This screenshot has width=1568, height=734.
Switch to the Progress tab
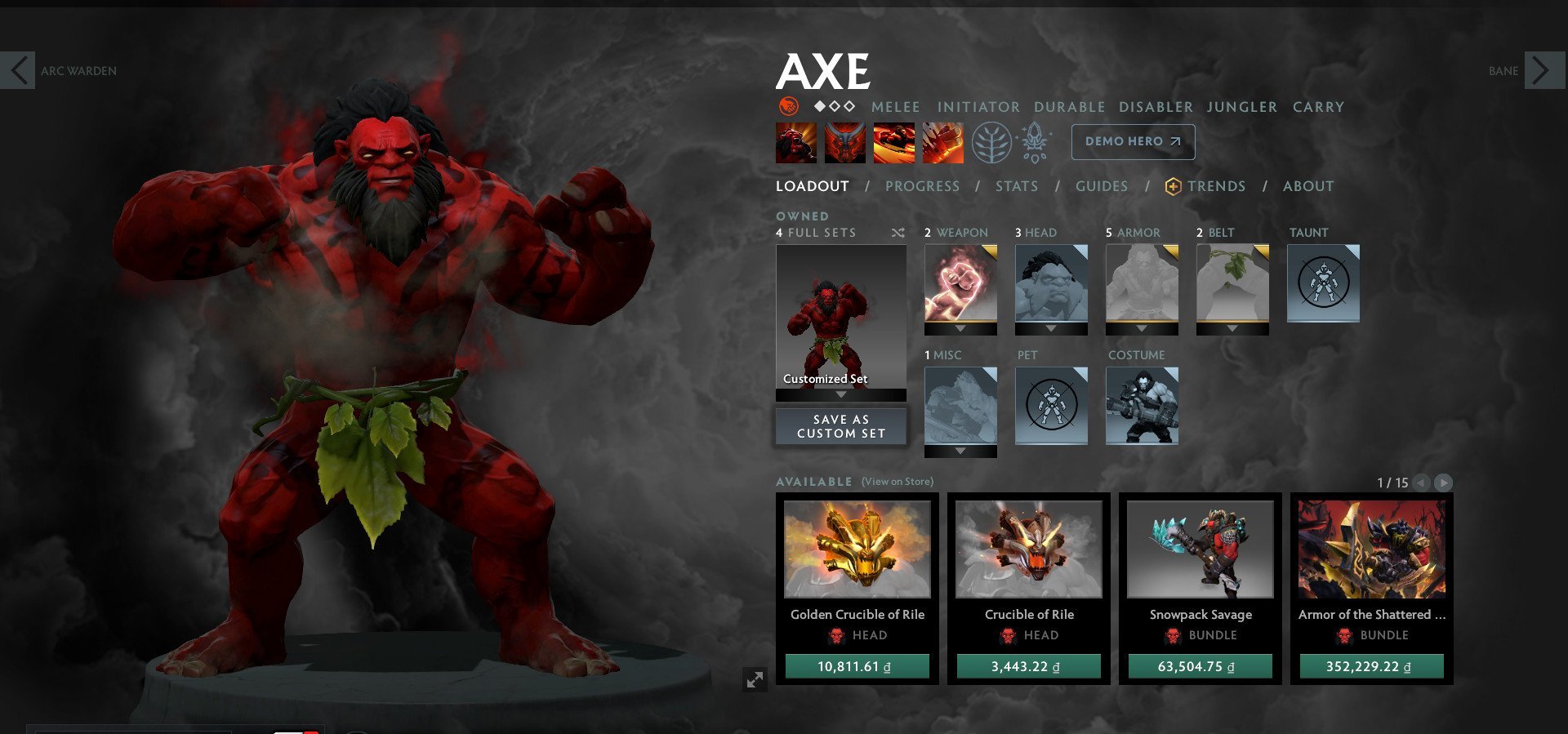(x=921, y=186)
